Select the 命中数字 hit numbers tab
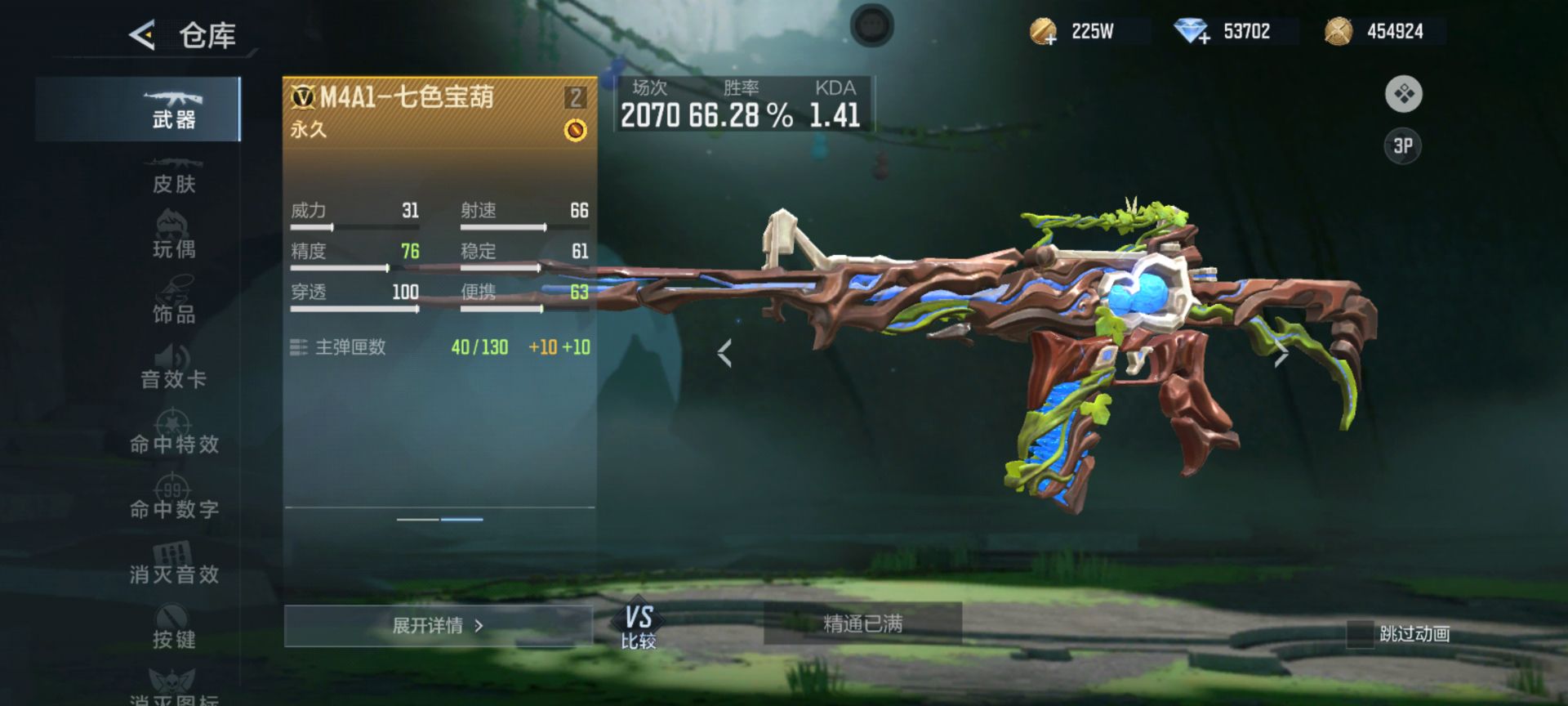Screen dimensions: 1568x706 [x=173, y=499]
